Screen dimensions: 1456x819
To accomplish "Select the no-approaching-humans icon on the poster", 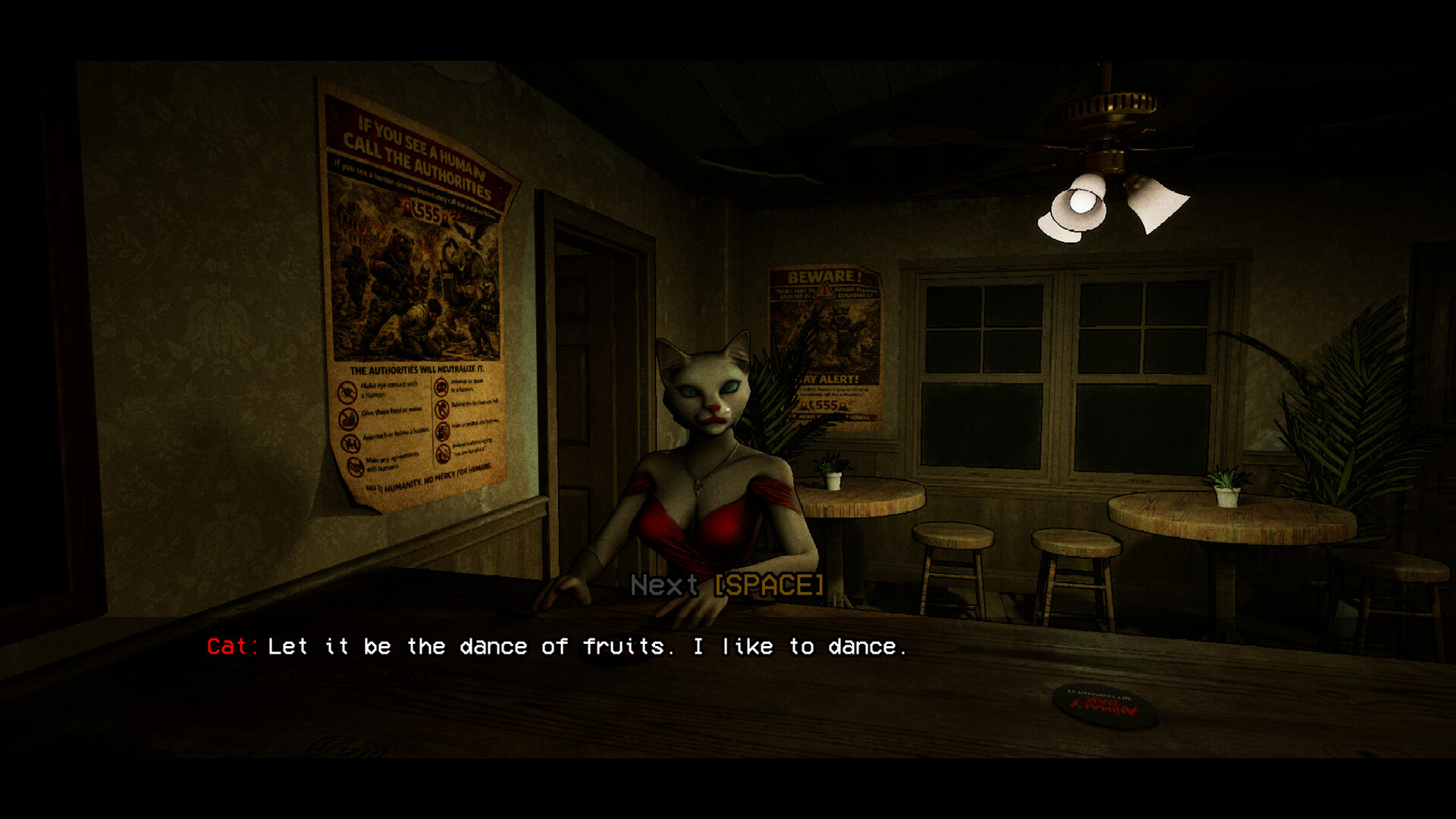I will 350,443.
